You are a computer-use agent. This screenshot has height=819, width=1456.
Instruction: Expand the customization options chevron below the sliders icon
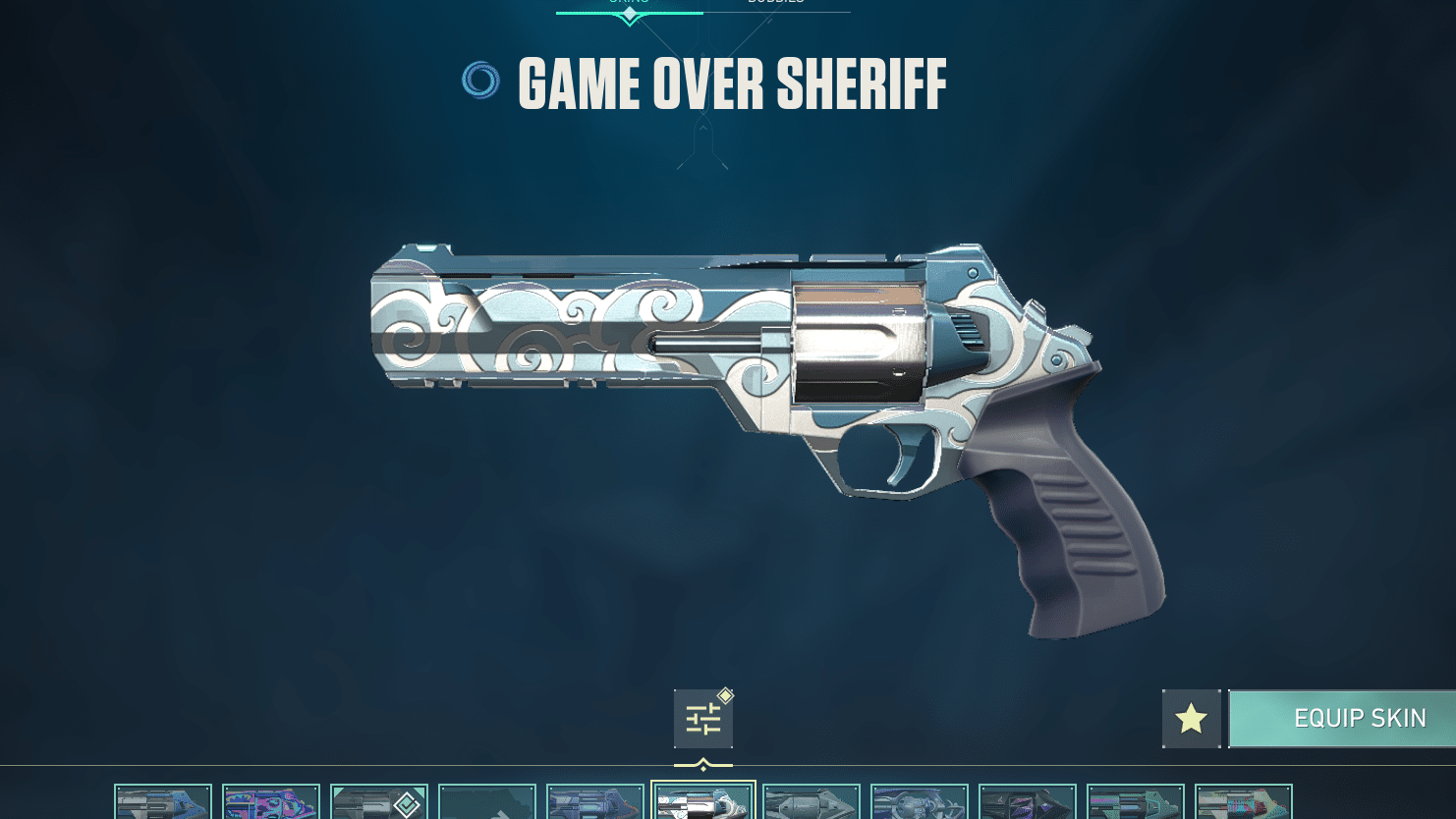pos(703,763)
